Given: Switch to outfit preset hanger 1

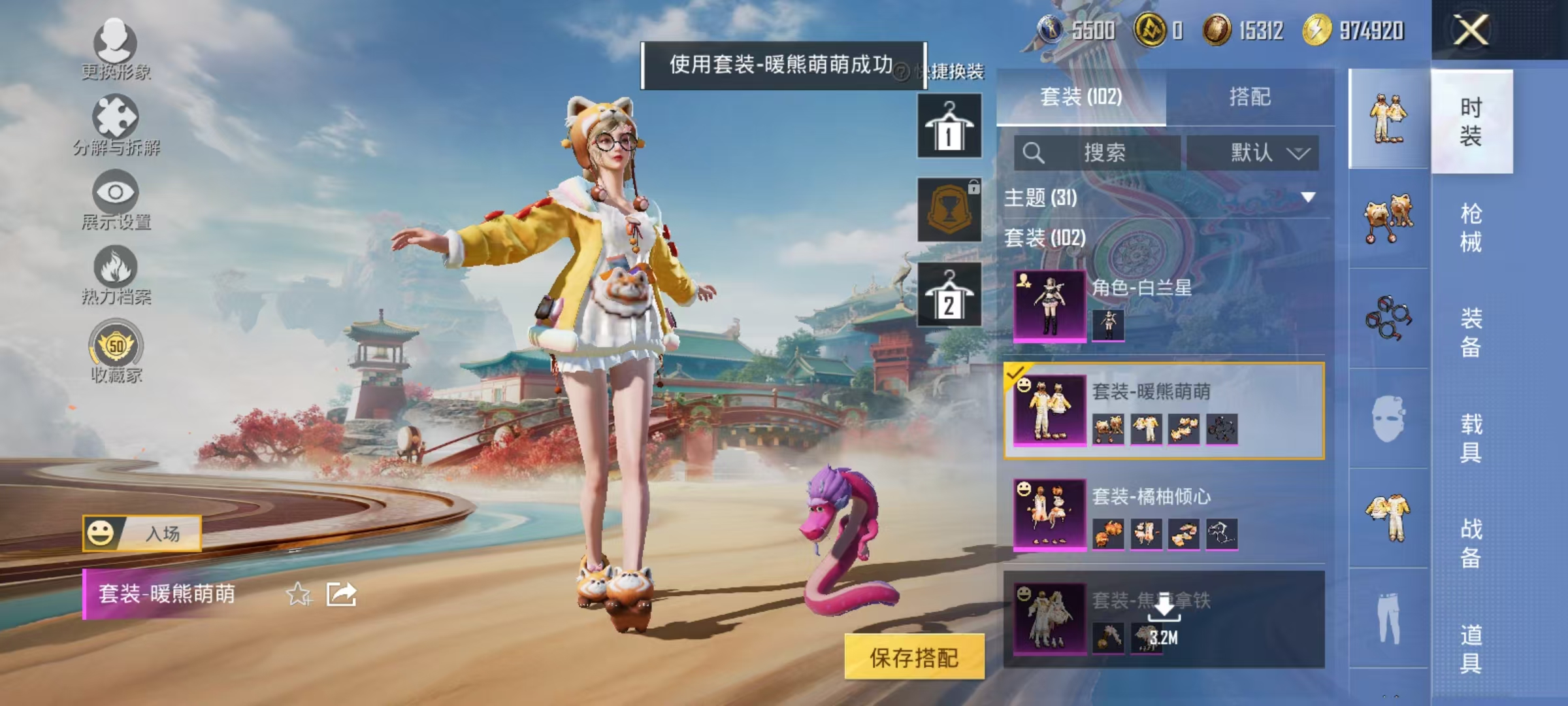Looking at the screenshot, I should 949,126.
